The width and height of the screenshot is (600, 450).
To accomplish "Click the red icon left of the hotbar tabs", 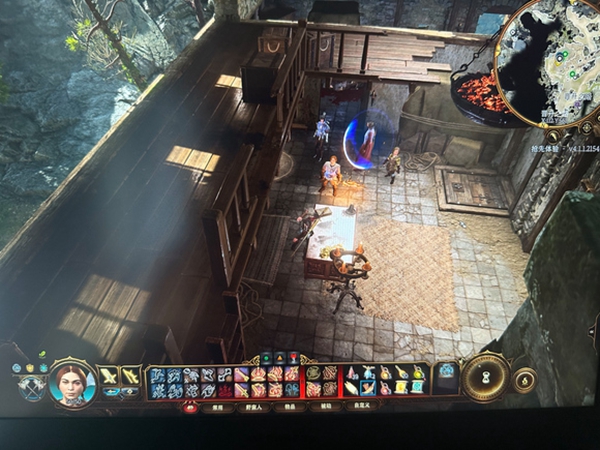I will click(x=190, y=407).
